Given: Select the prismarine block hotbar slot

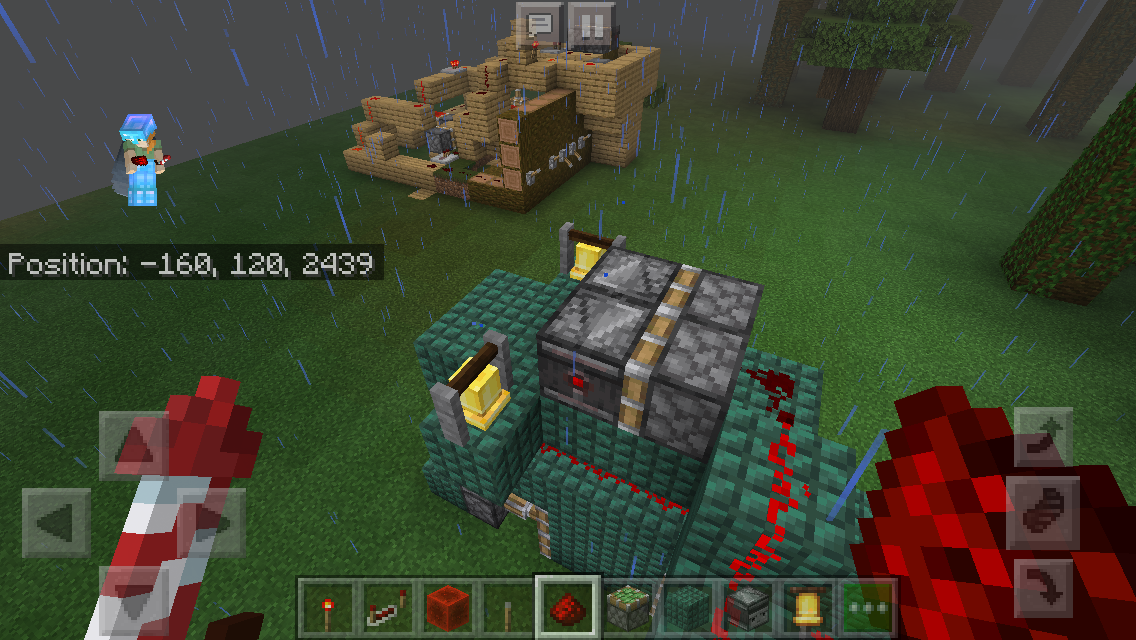Looking at the screenshot, I should (x=688, y=607).
